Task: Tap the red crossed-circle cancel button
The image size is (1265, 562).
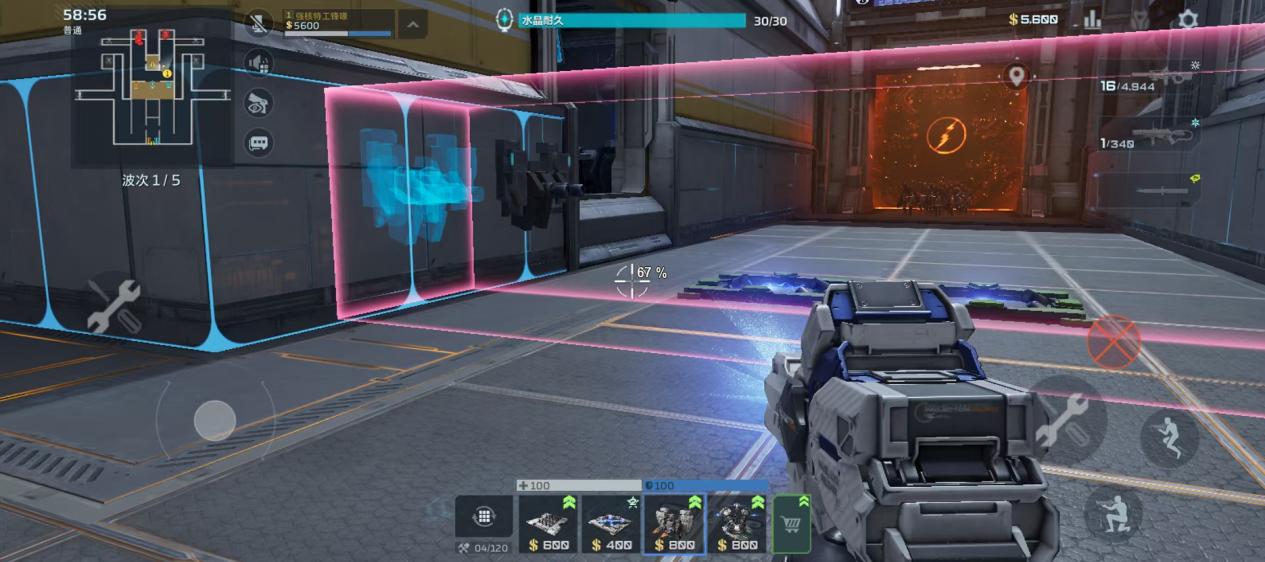Action: point(1113,342)
